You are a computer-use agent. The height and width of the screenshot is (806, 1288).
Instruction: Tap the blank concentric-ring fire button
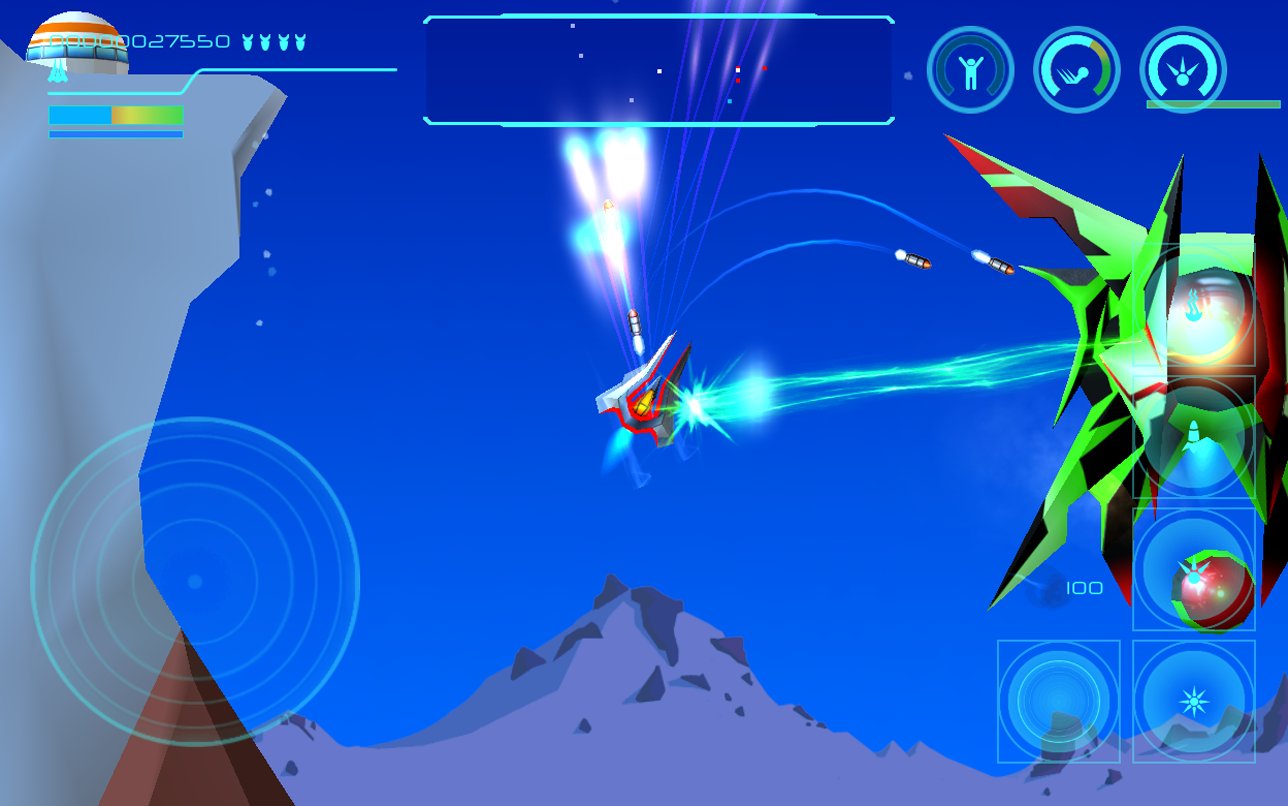1058,701
